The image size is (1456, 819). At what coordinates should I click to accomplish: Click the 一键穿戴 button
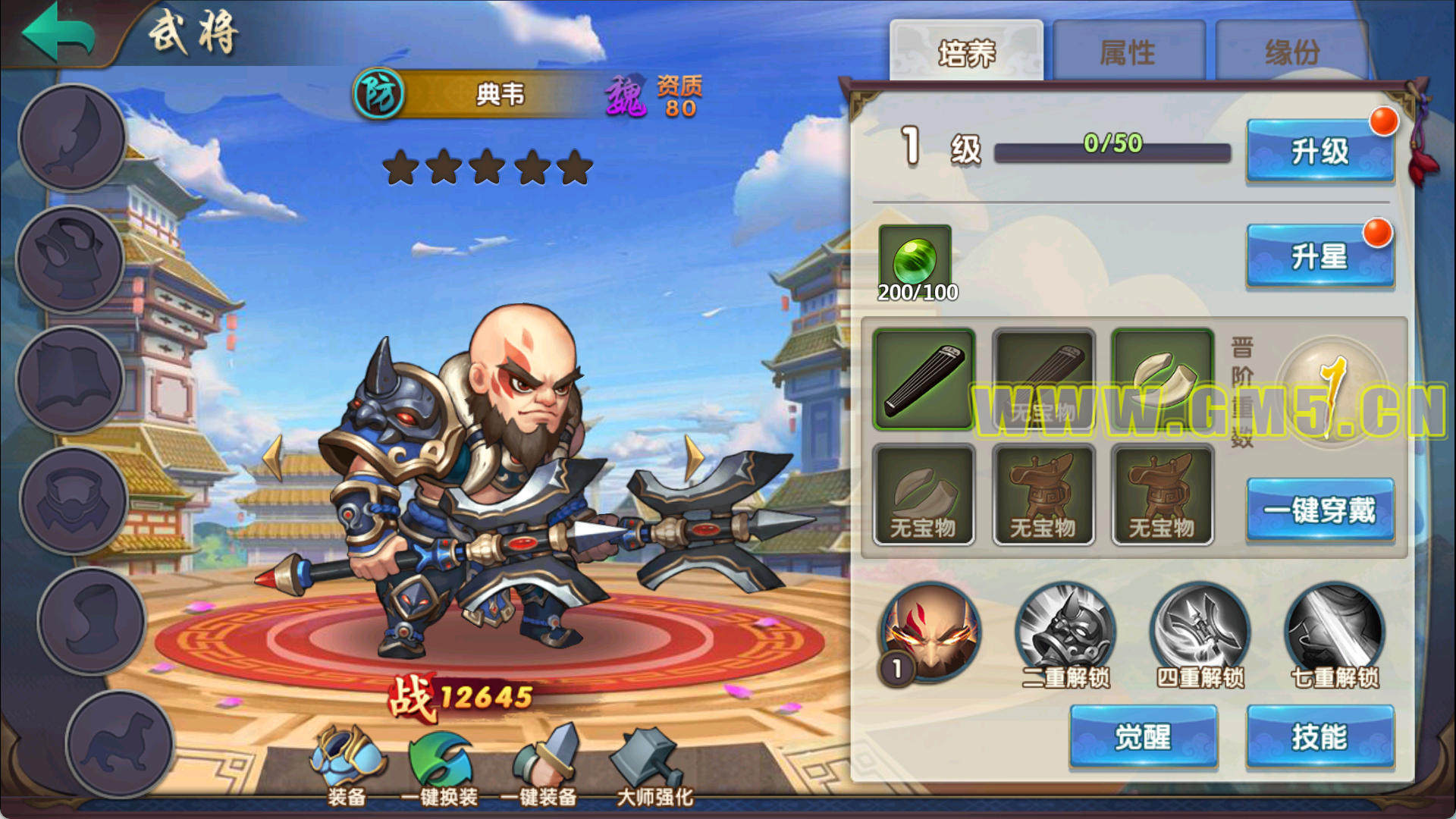(1319, 510)
